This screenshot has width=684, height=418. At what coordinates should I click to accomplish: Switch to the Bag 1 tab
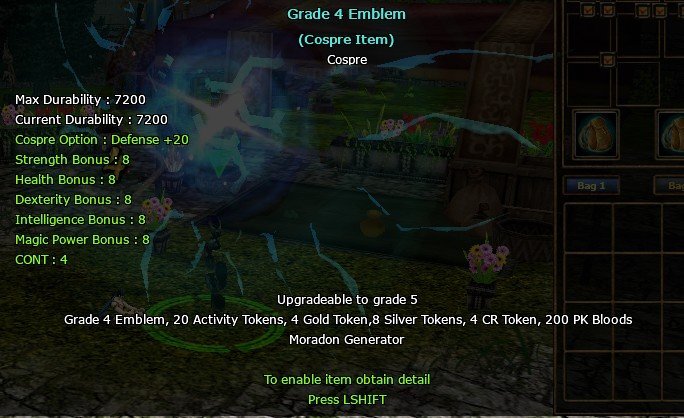pyautogui.click(x=591, y=186)
